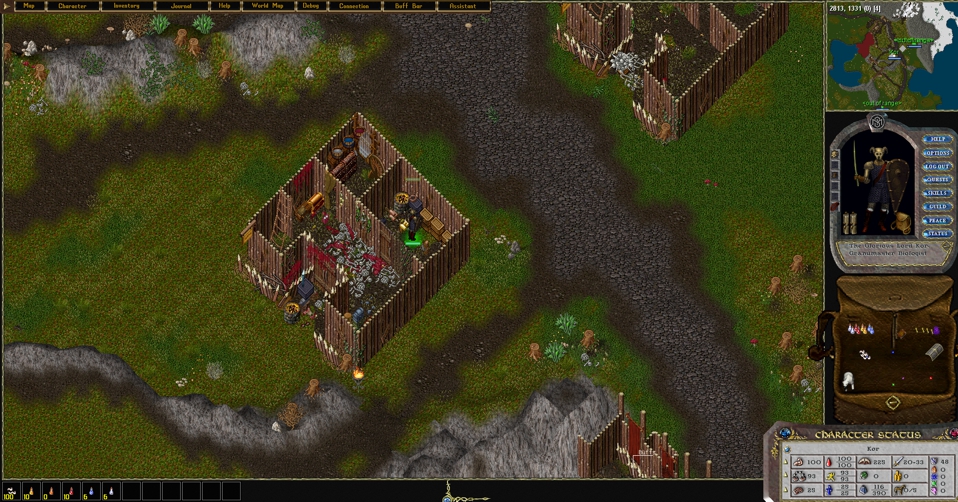
Task: Select the grey metal chest in backpack
Action: pyautogui.click(x=934, y=351)
